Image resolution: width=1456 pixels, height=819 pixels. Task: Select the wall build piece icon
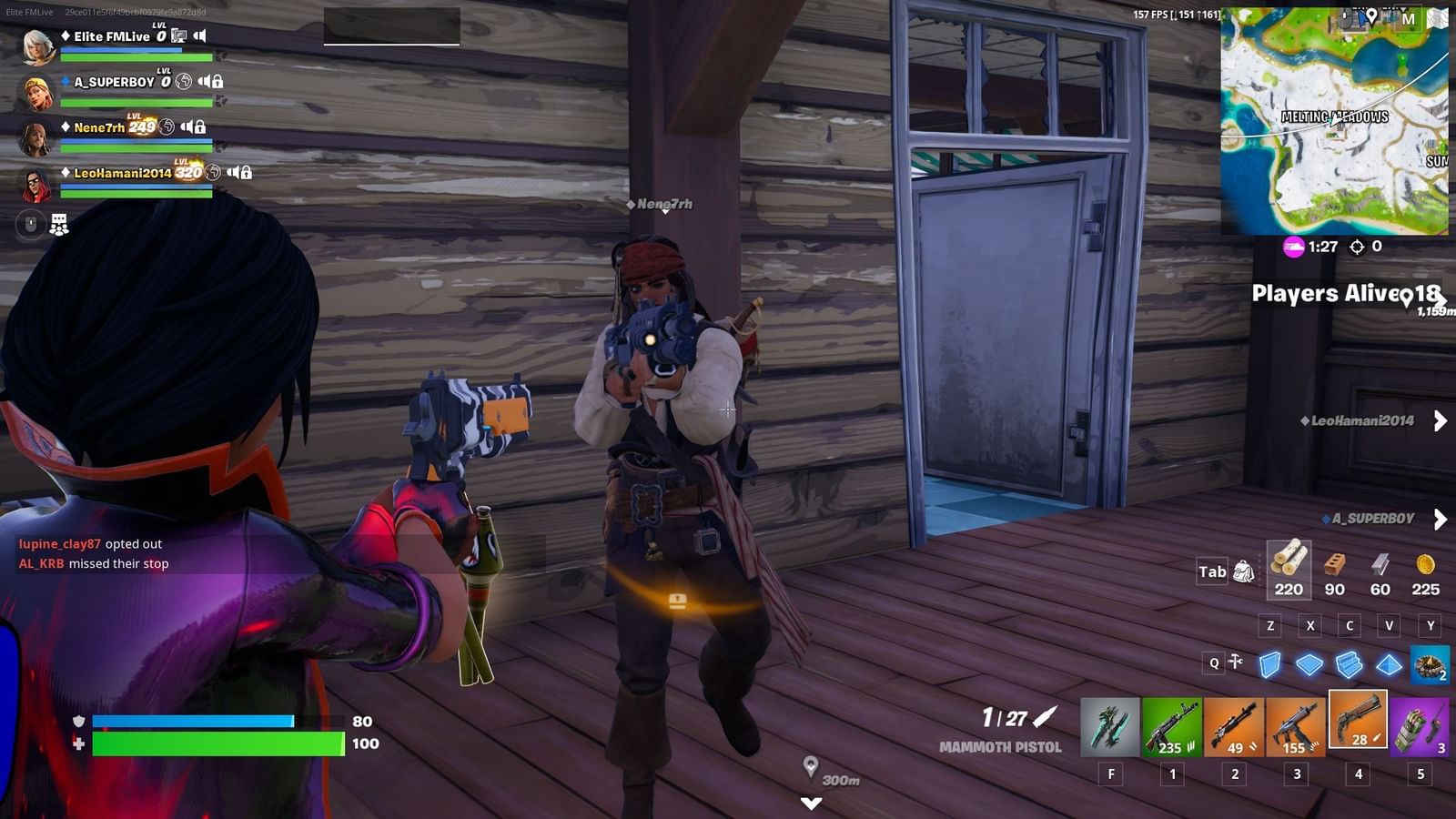[1269, 665]
